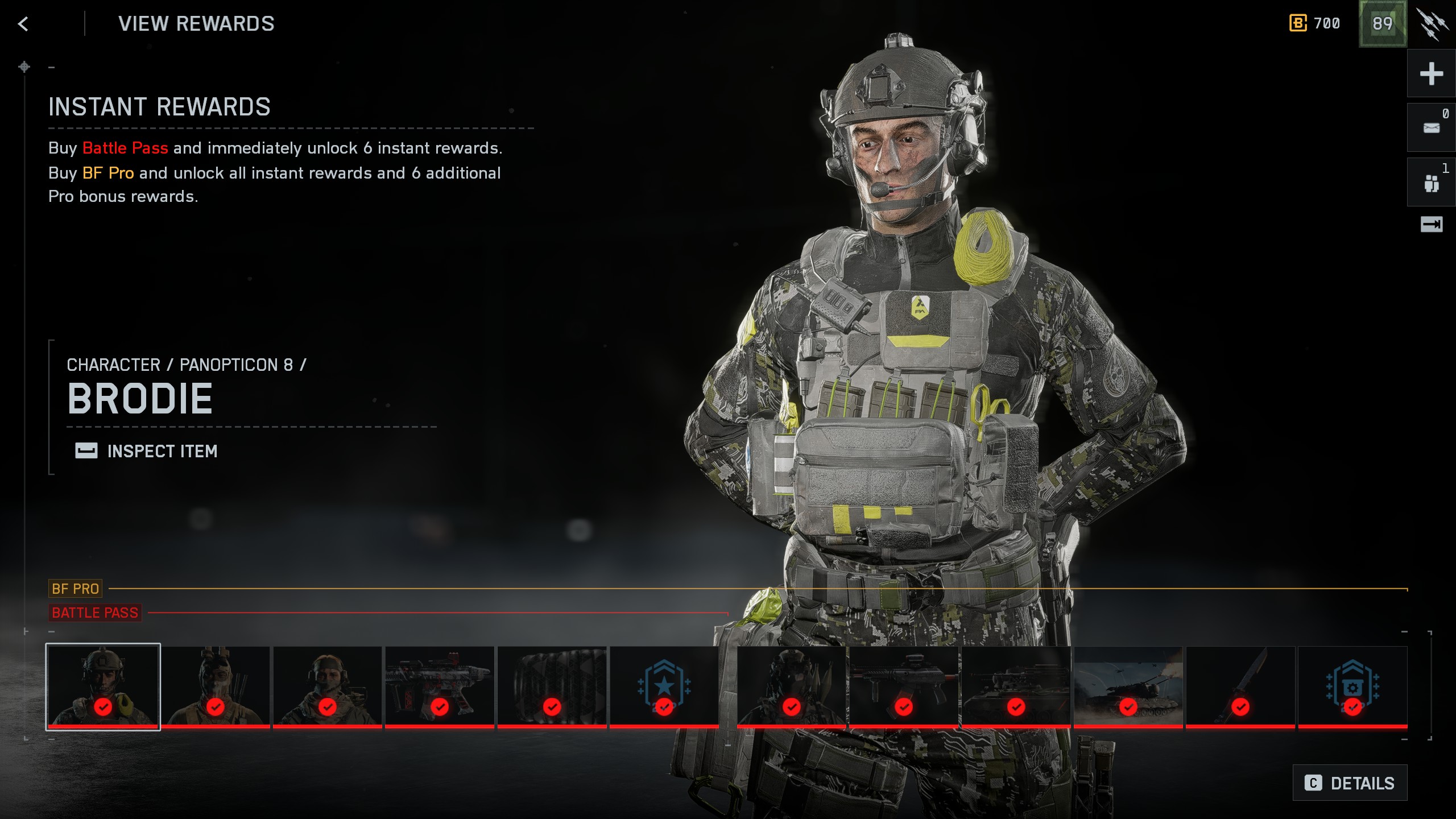Click the arrow-to-bar sidebar toggle icon

[1431, 225]
